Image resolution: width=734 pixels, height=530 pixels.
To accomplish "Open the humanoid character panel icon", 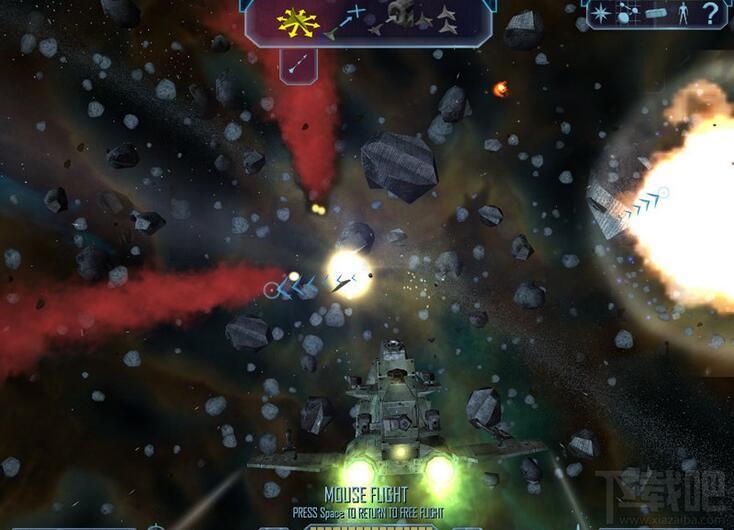I will pos(681,13).
